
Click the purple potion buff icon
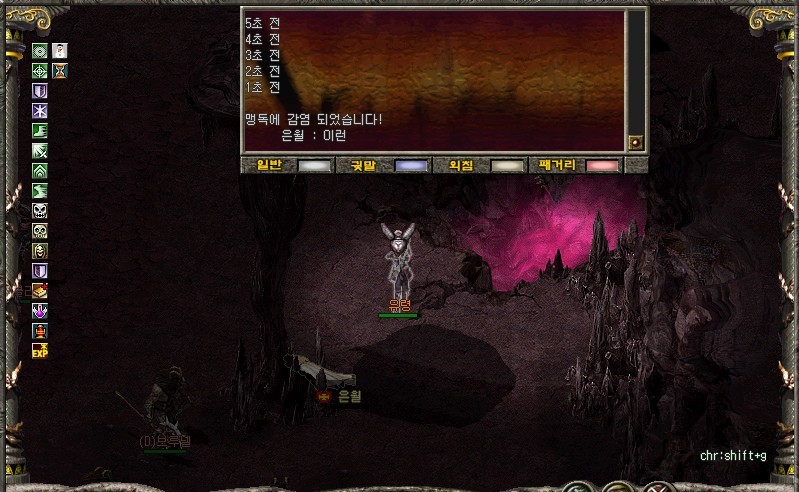tap(40, 311)
